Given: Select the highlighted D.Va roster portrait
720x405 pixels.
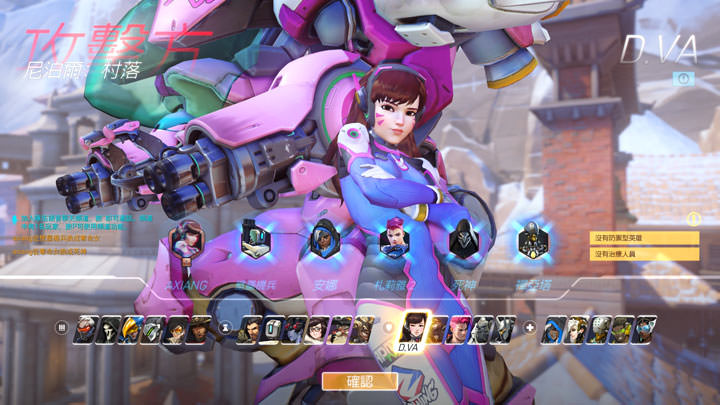Looking at the screenshot, I should click(414, 326).
